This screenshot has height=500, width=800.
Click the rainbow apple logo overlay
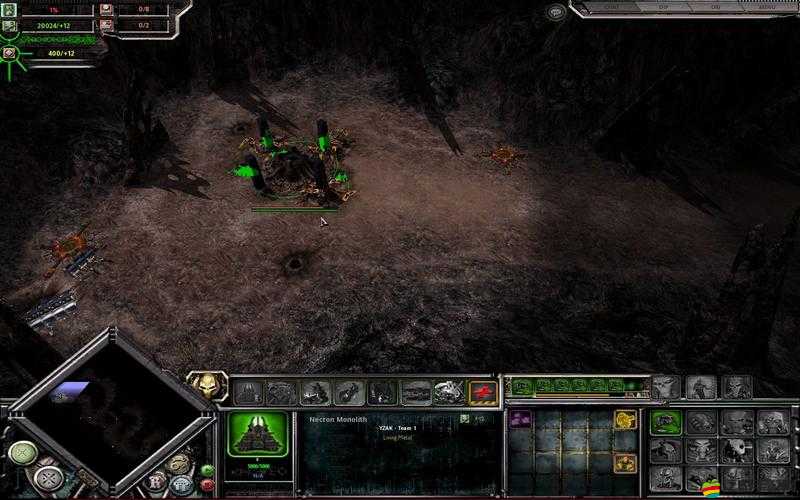point(714,488)
